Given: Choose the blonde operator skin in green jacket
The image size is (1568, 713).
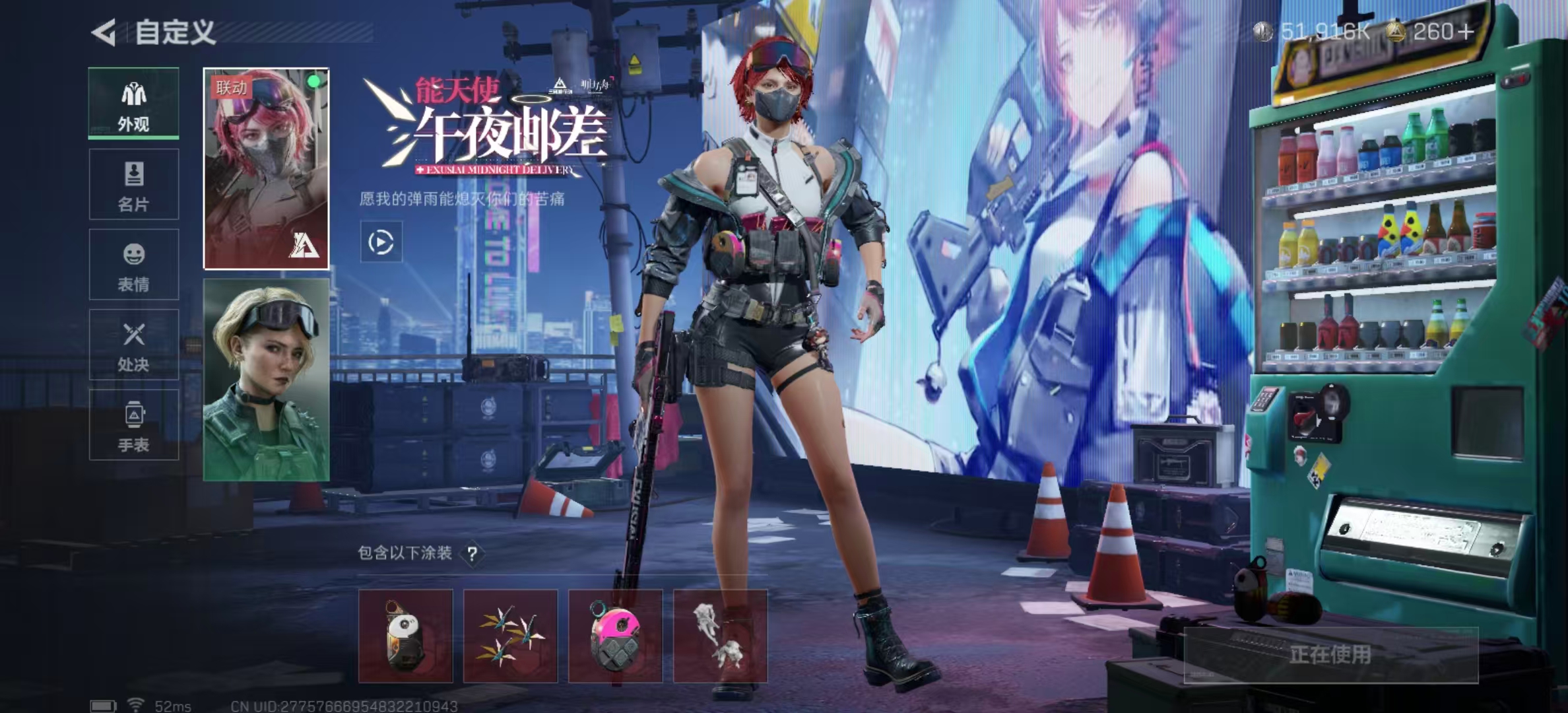Looking at the screenshot, I should pyautogui.click(x=266, y=380).
